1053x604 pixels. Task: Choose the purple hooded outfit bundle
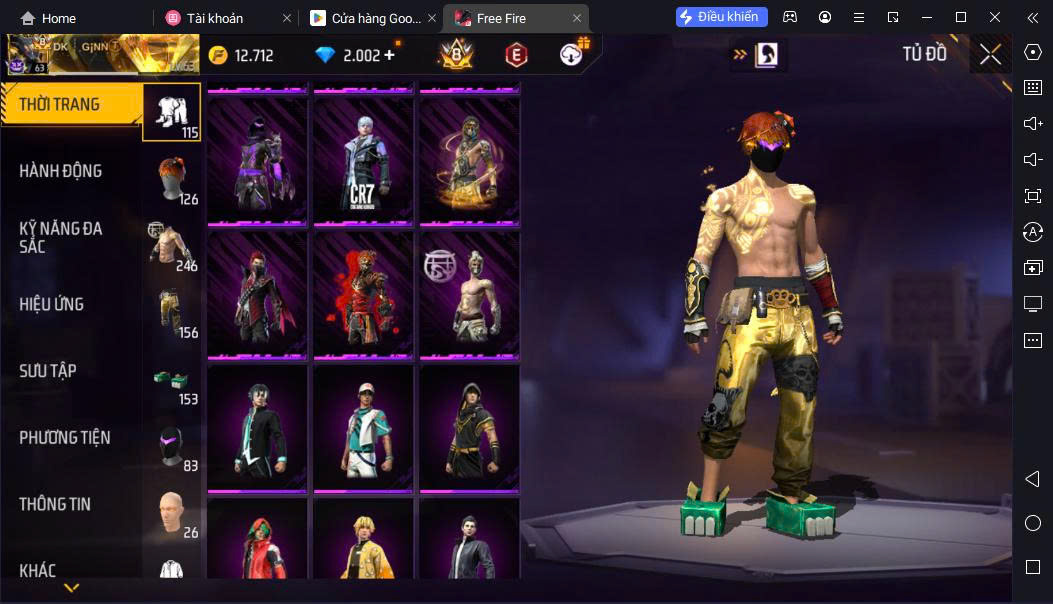tap(257, 160)
